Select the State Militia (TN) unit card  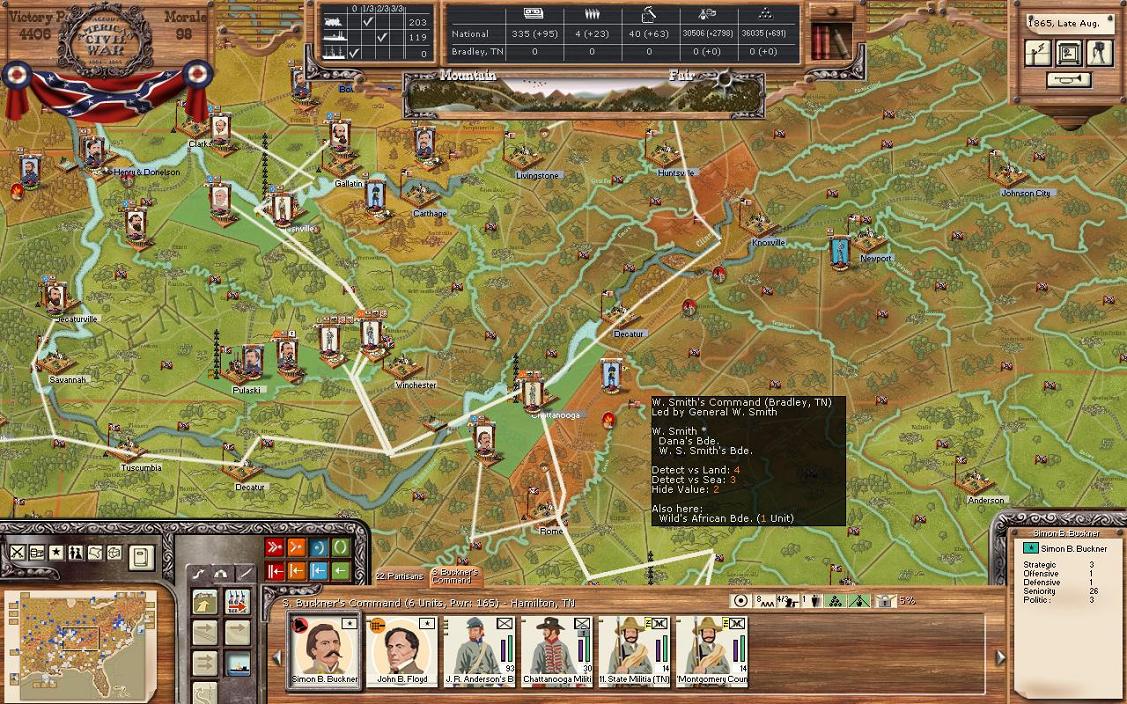pyautogui.click(x=633, y=651)
